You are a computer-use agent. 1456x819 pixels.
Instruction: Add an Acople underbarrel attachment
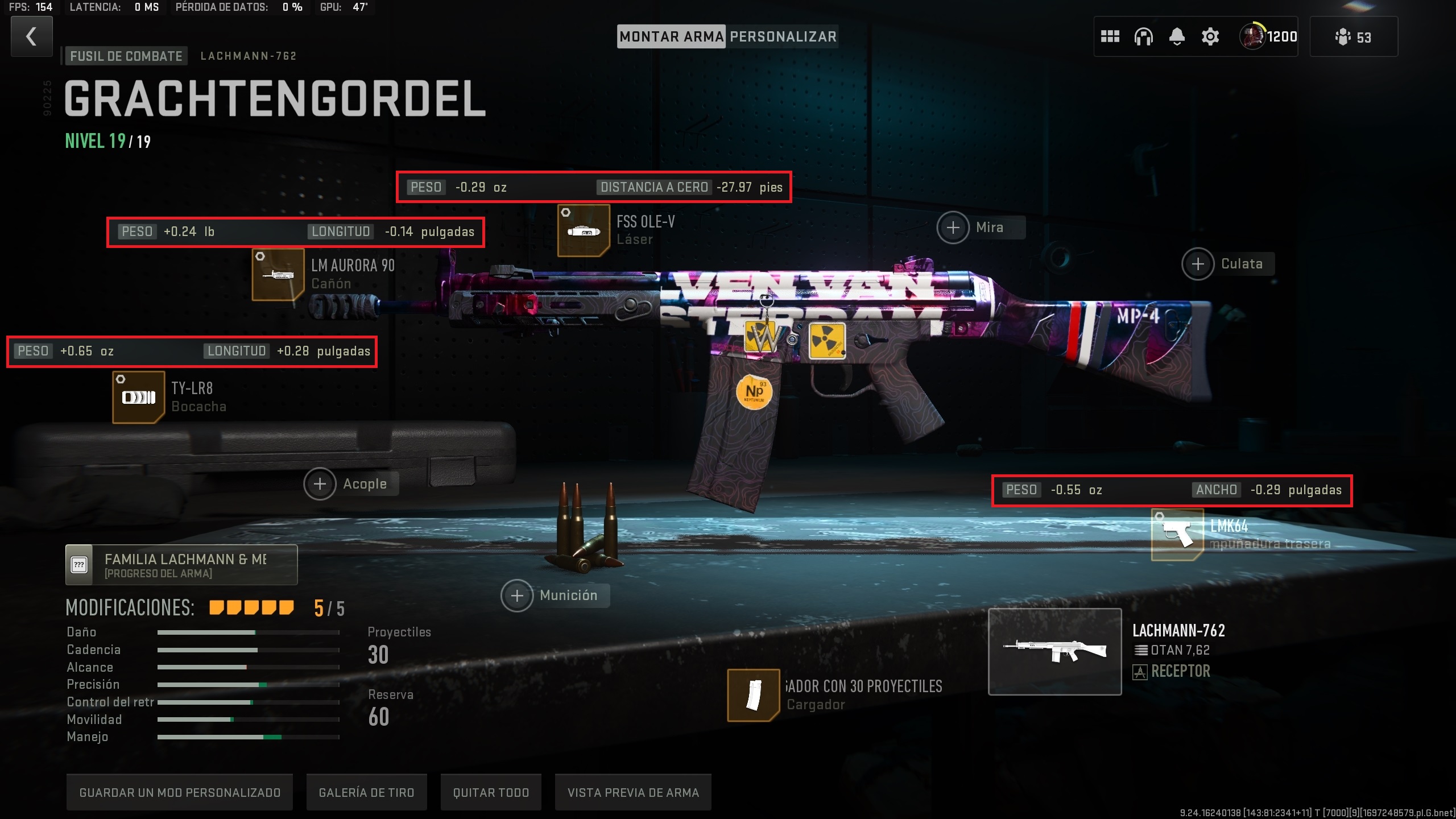(320, 484)
